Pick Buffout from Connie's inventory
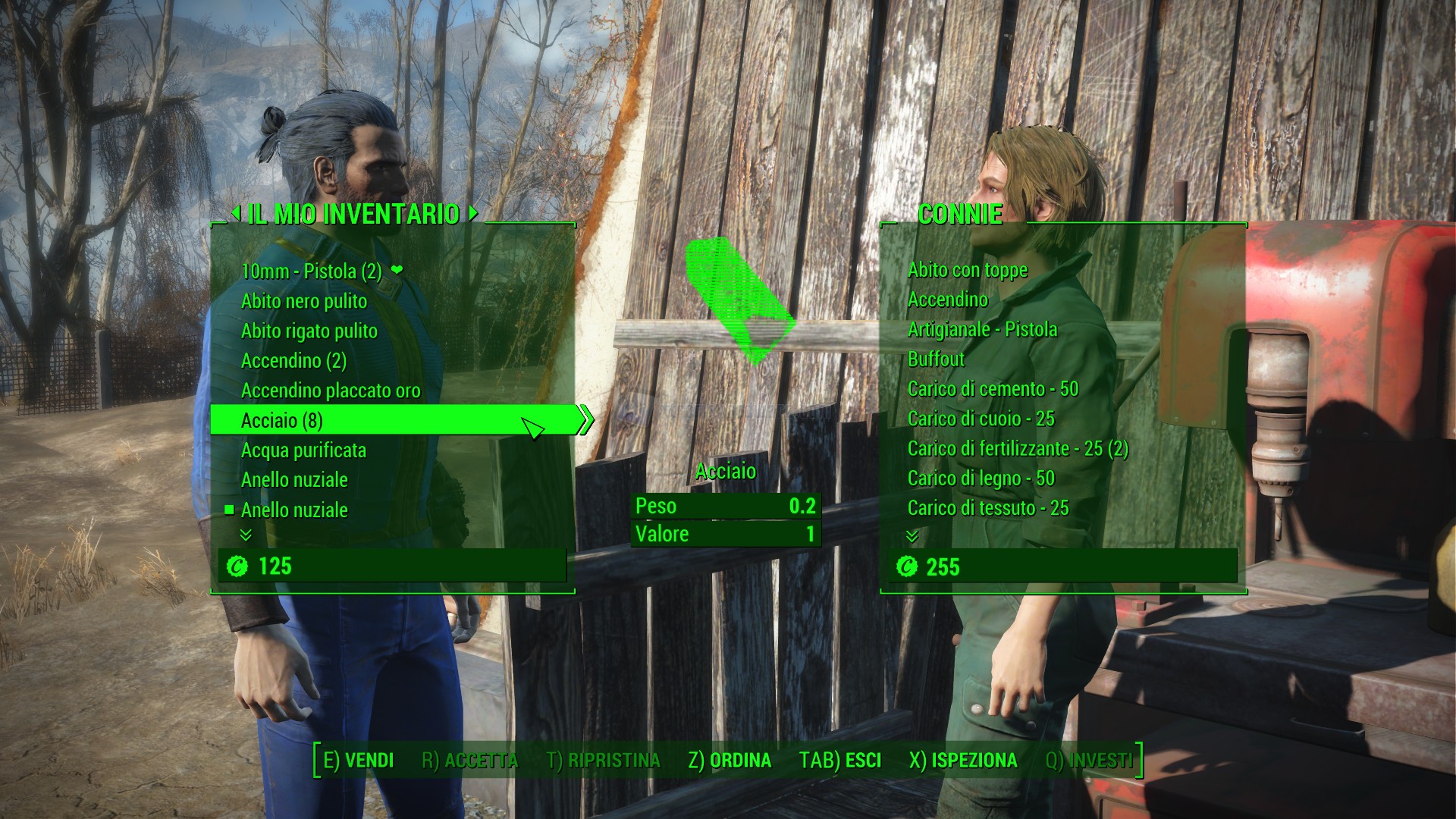Viewport: 1456px width, 819px height. 936,359
